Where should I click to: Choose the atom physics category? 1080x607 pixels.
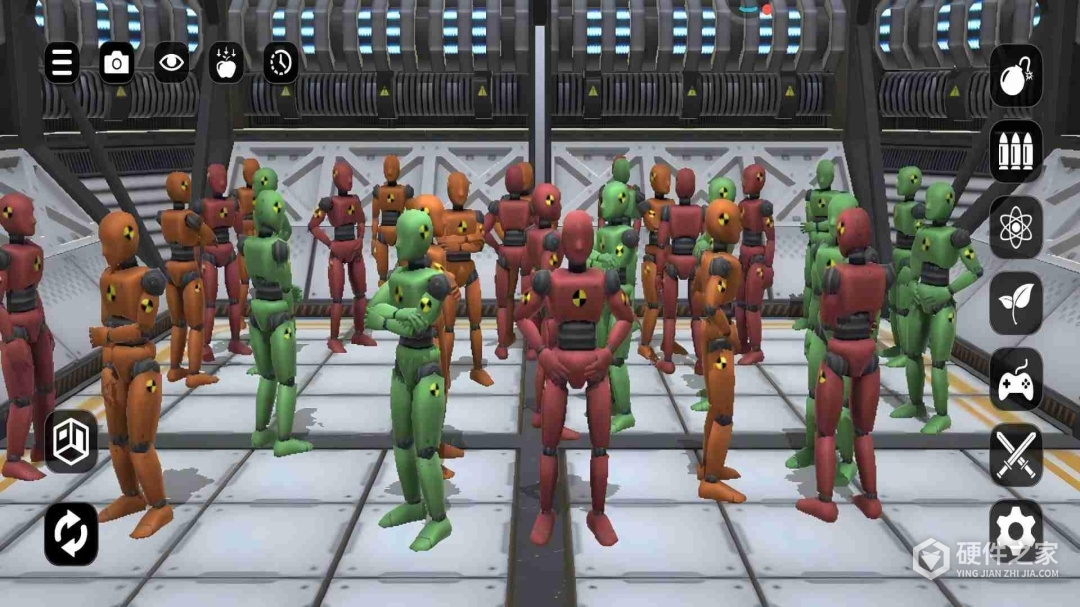point(1016,227)
